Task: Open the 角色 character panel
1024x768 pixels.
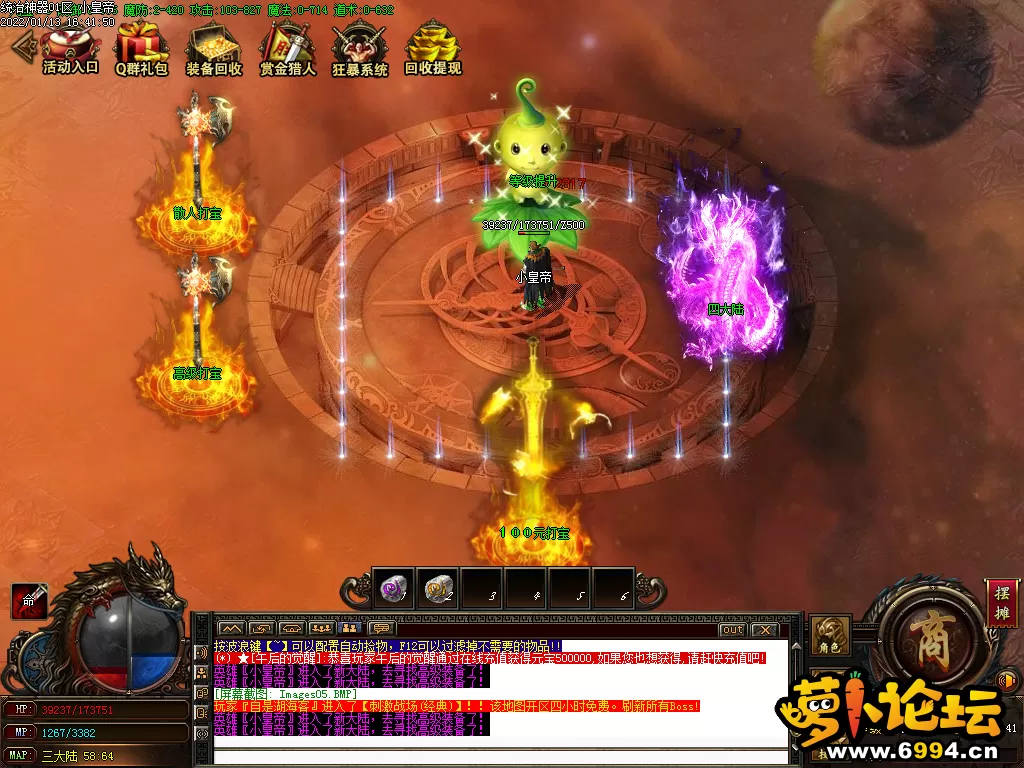Action: (830, 637)
